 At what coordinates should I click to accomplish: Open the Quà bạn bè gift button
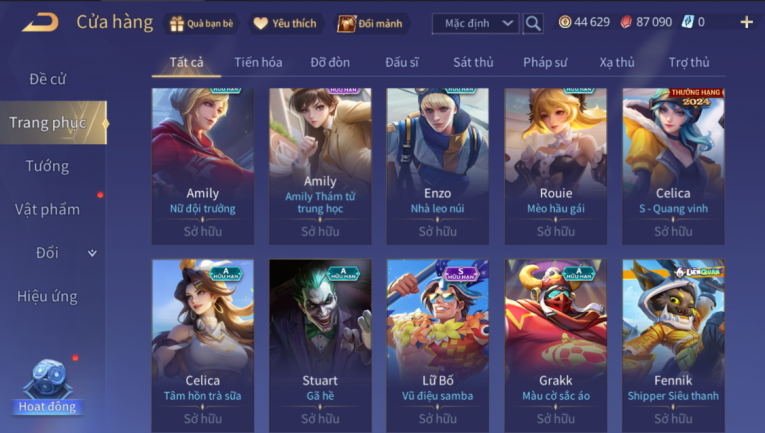click(x=203, y=23)
